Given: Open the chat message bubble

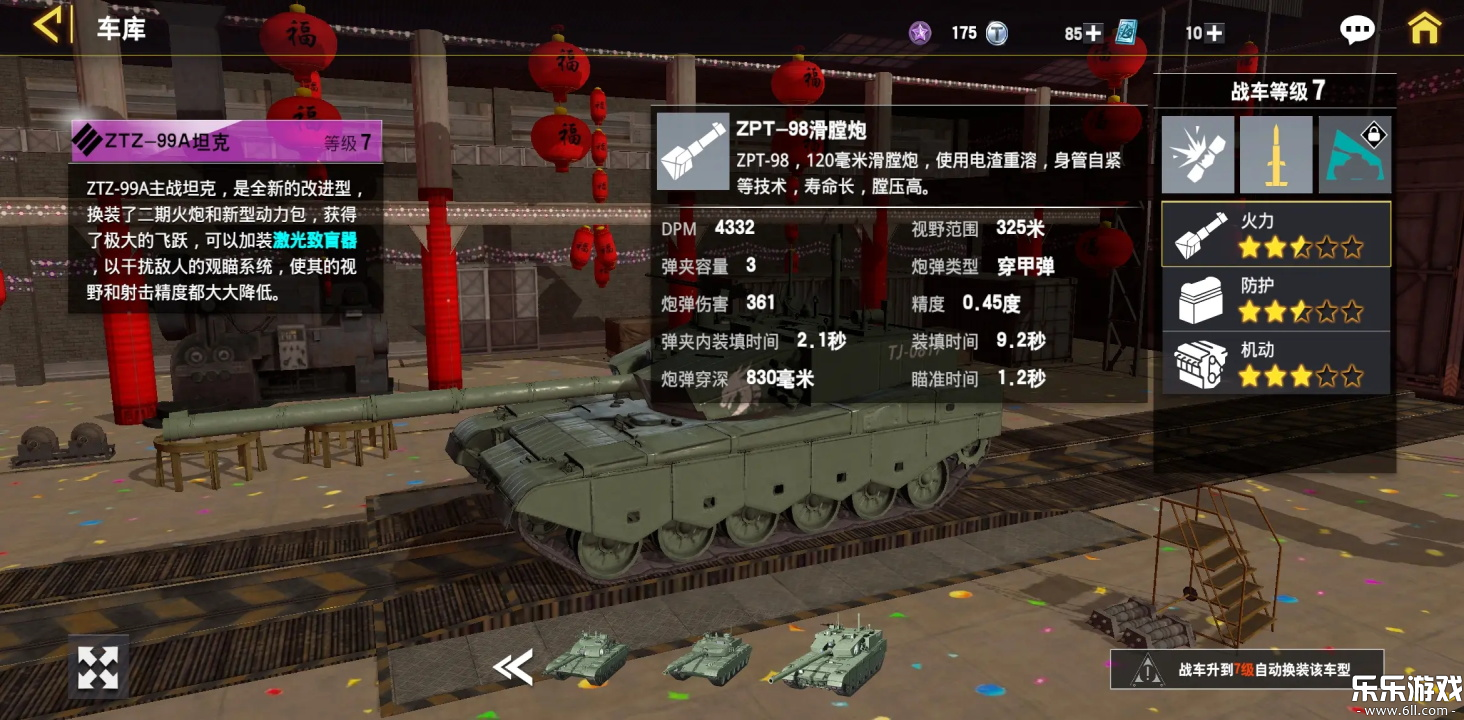Looking at the screenshot, I should point(1357,30).
